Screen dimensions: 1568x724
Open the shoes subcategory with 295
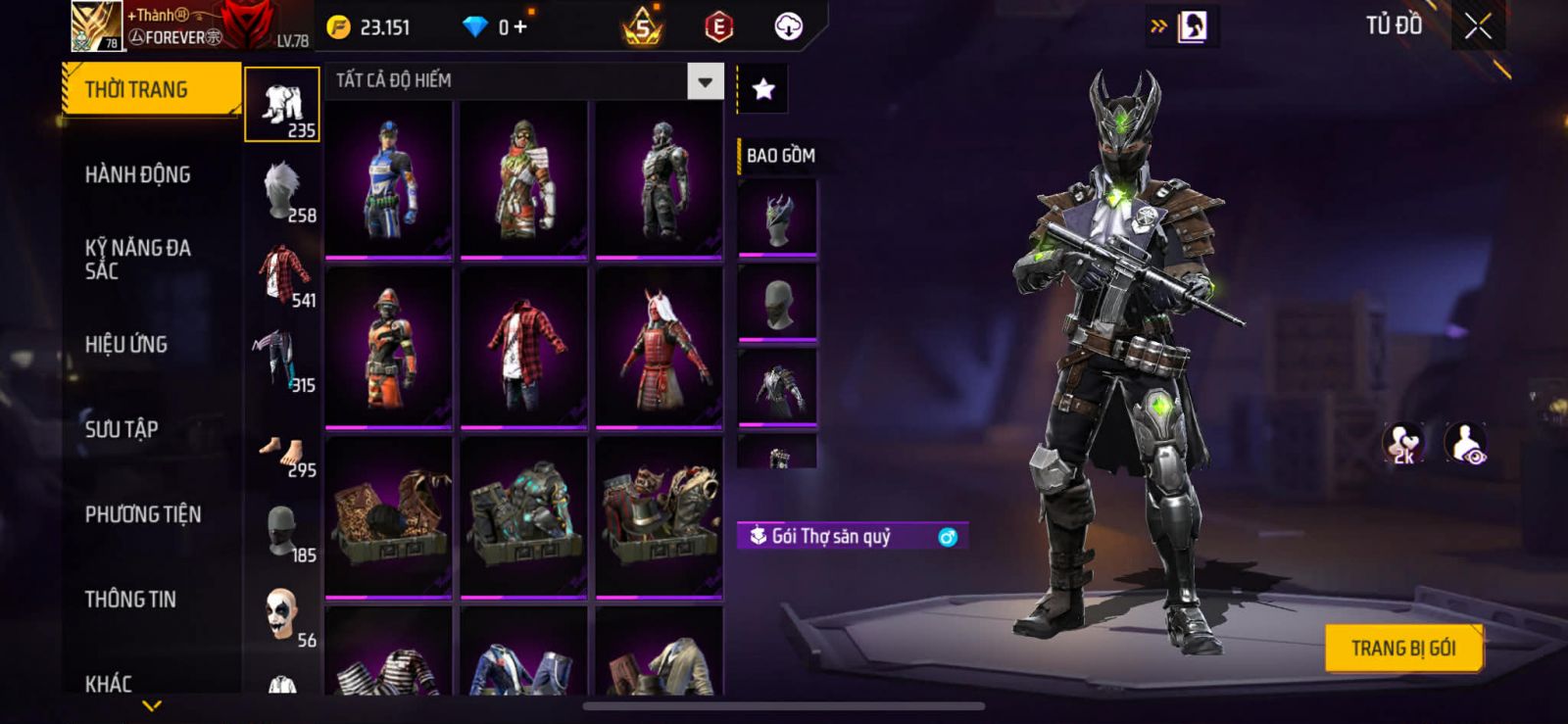click(x=282, y=458)
